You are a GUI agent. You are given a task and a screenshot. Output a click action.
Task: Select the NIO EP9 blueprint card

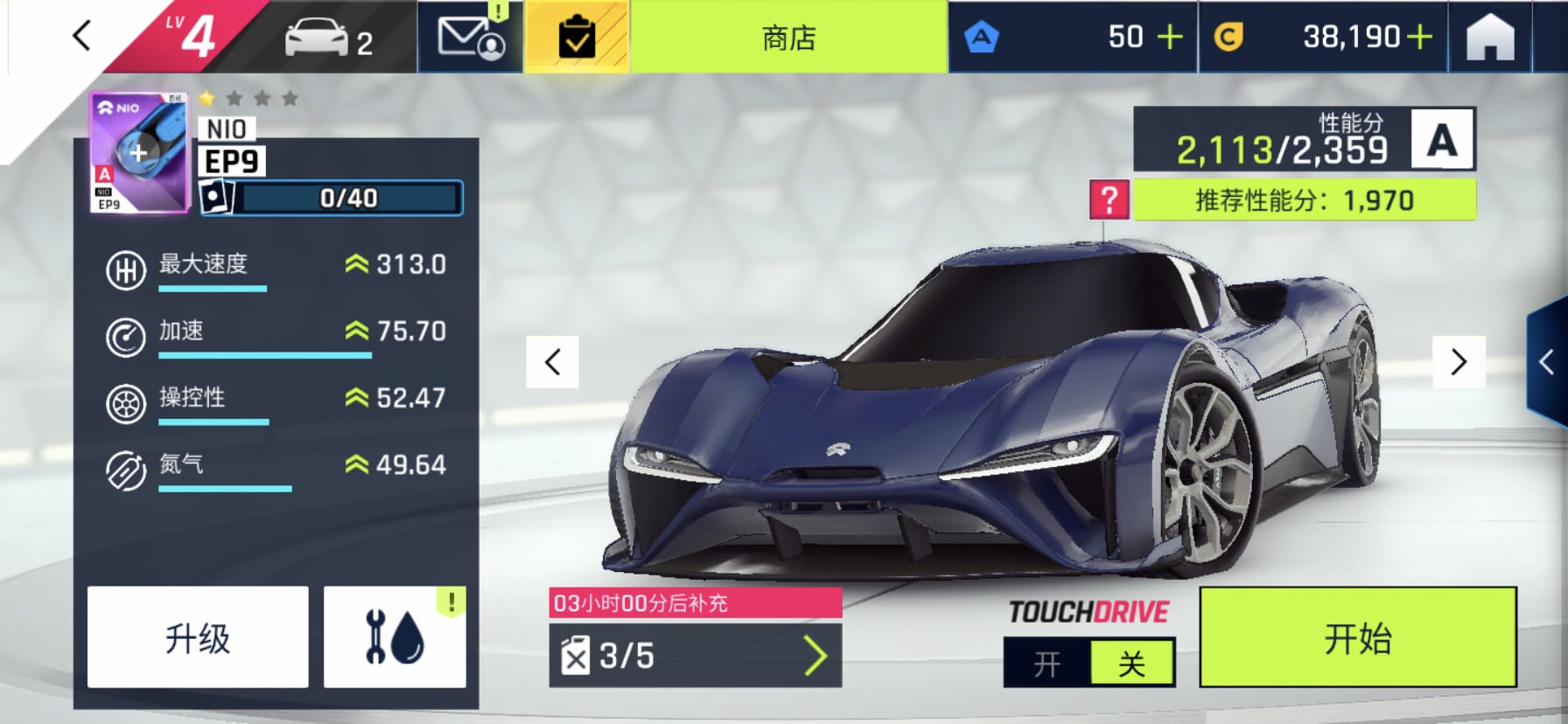click(x=139, y=153)
